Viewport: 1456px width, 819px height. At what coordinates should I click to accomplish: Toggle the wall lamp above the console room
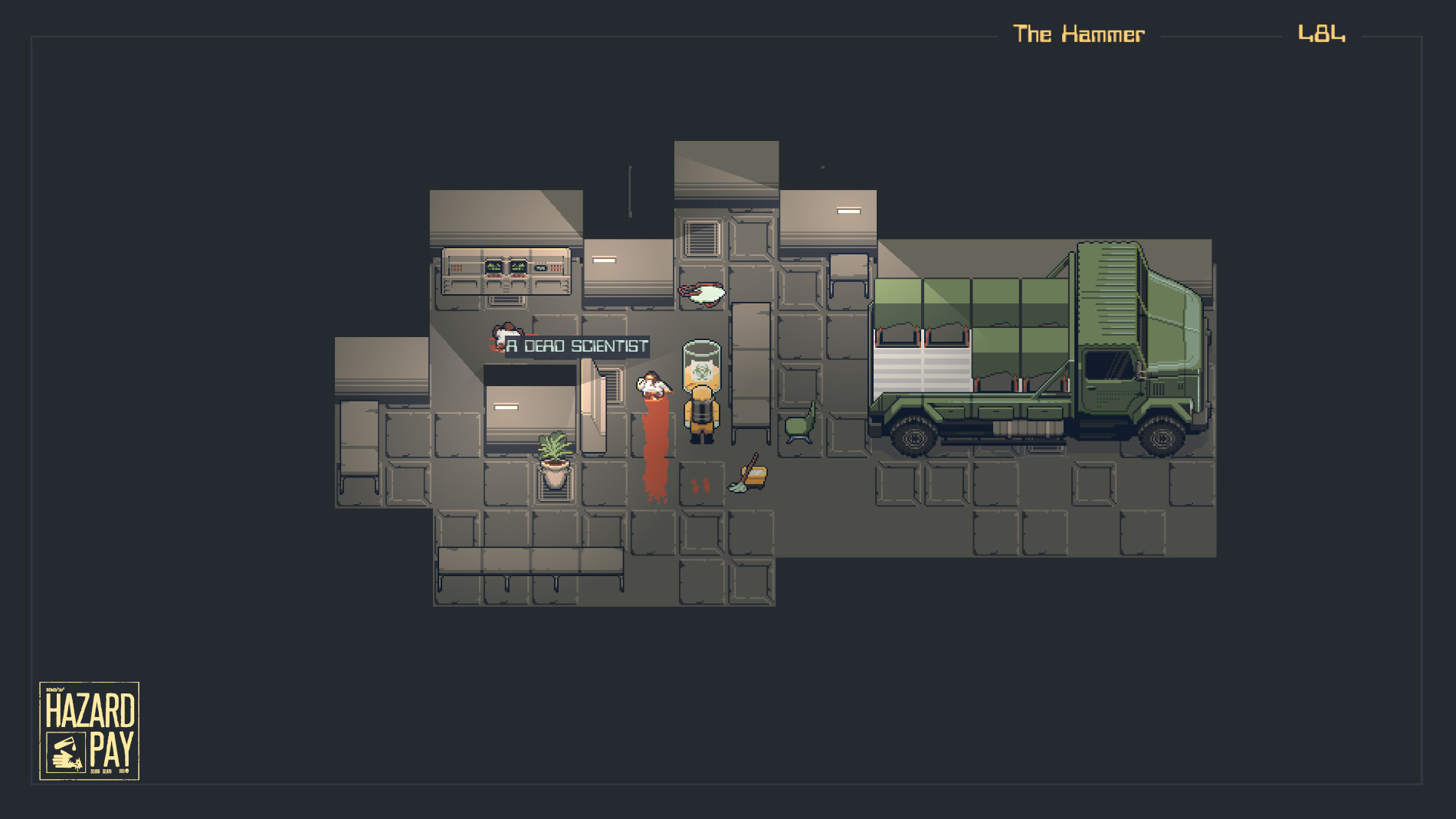[x=603, y=261]
